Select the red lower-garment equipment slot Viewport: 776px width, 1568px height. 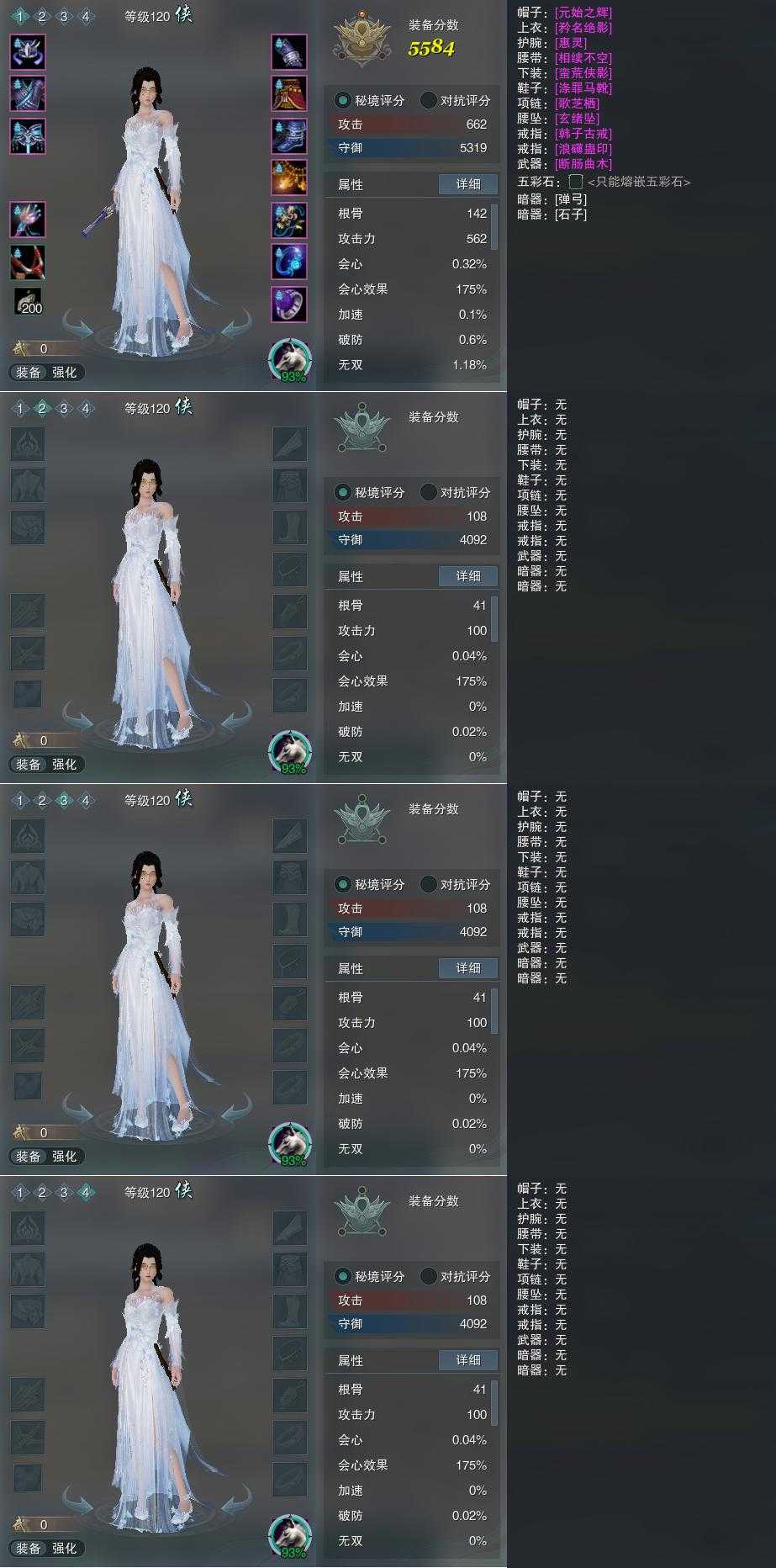click(x=288, y=93)
